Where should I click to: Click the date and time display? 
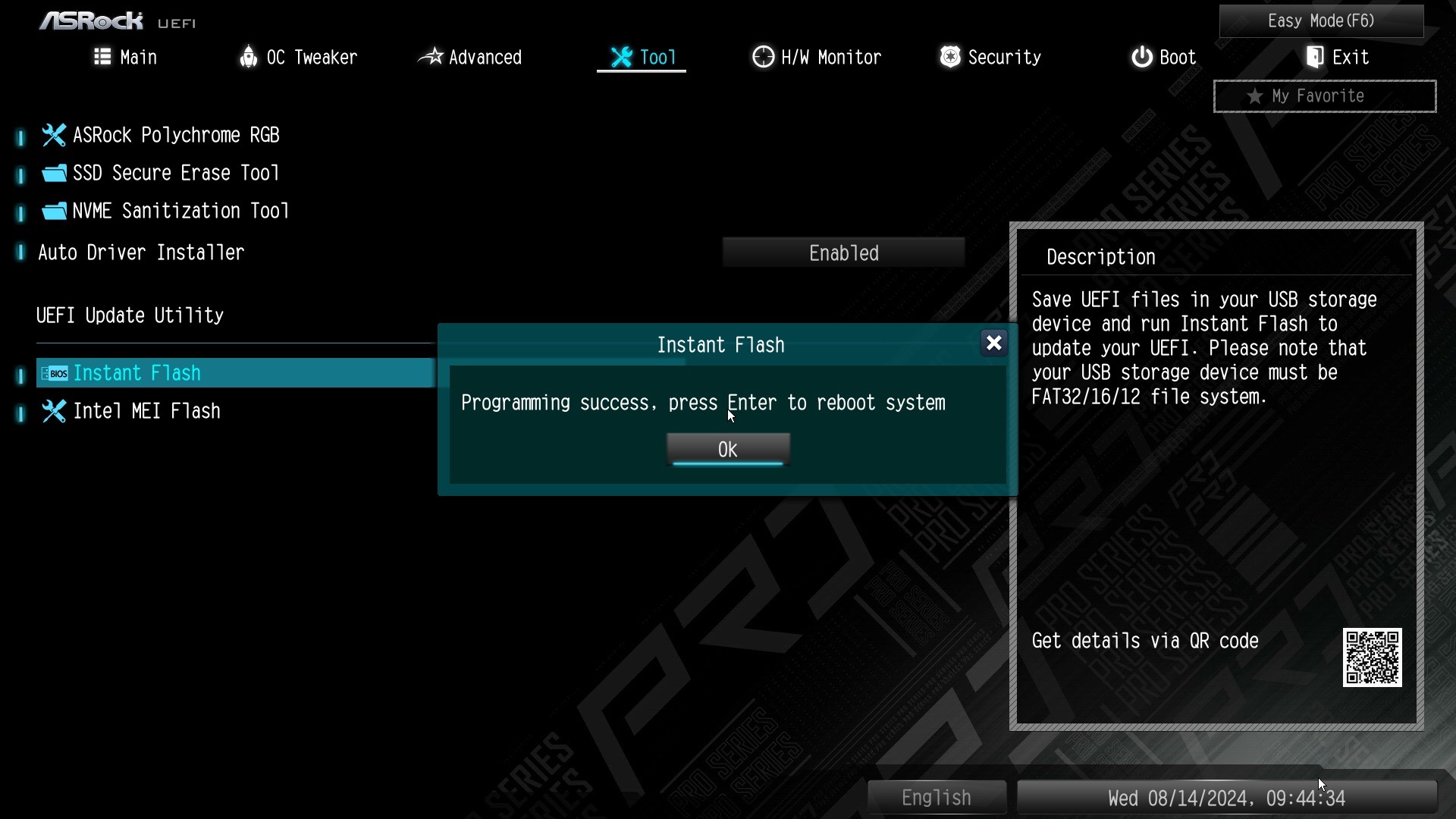coord(1226,799)
